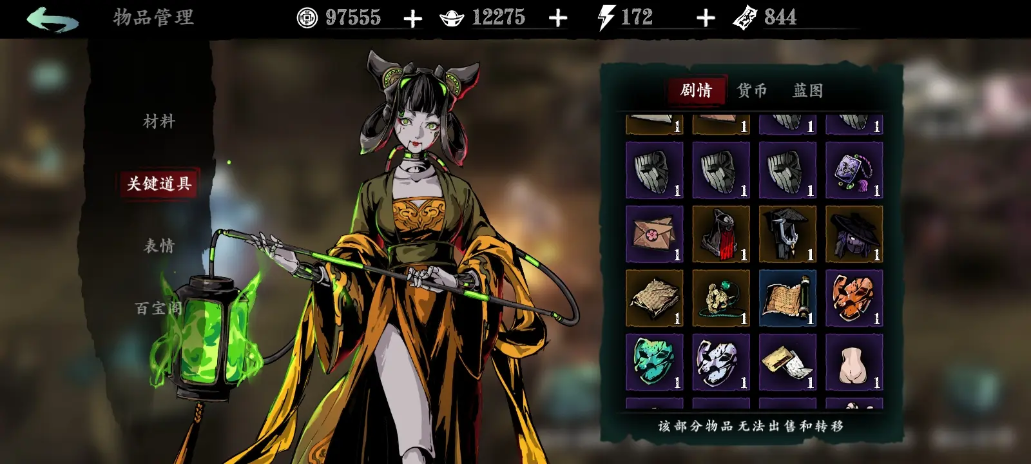Select the sealed envelope letter item
Image resolution: width=1031 pixels, height=464 pixels.
pos(654,234)
